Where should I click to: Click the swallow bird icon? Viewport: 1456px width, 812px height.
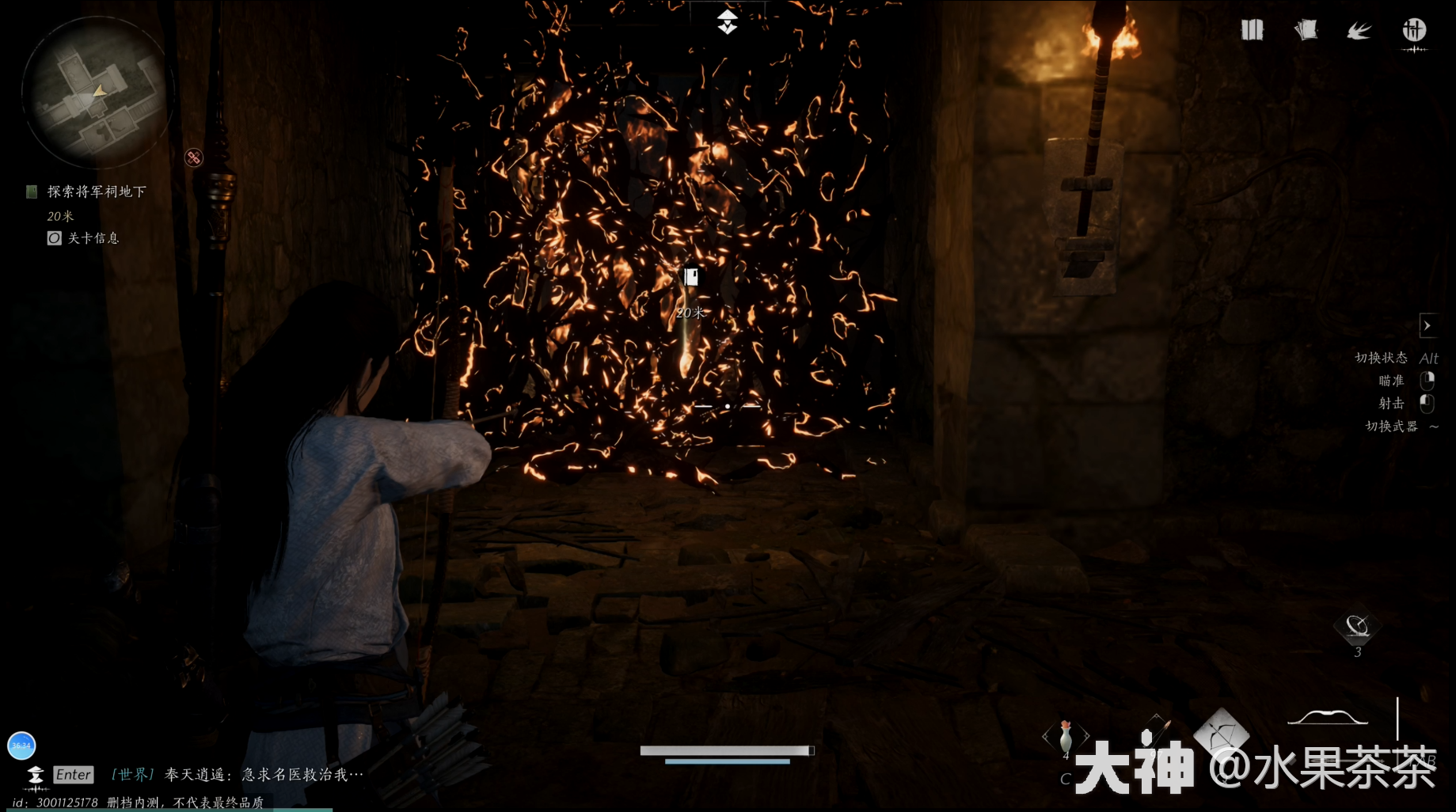1359,31
